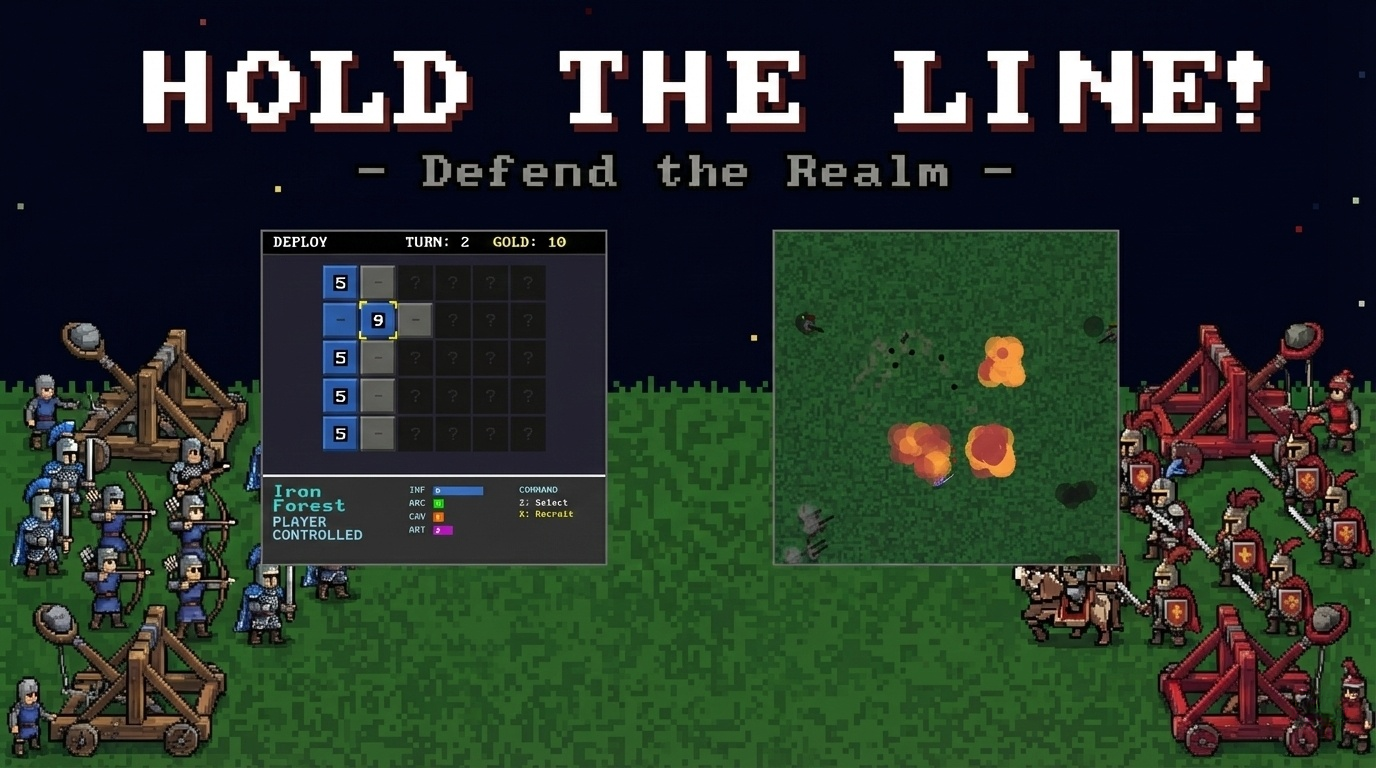The image size is (1376, 768).
Task: Select the blue tile showing 9
Action: 377,320
